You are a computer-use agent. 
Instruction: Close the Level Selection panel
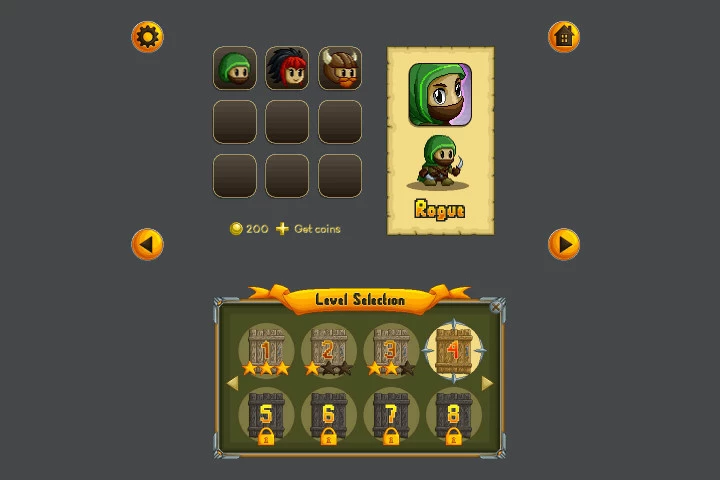coord(496,308)
